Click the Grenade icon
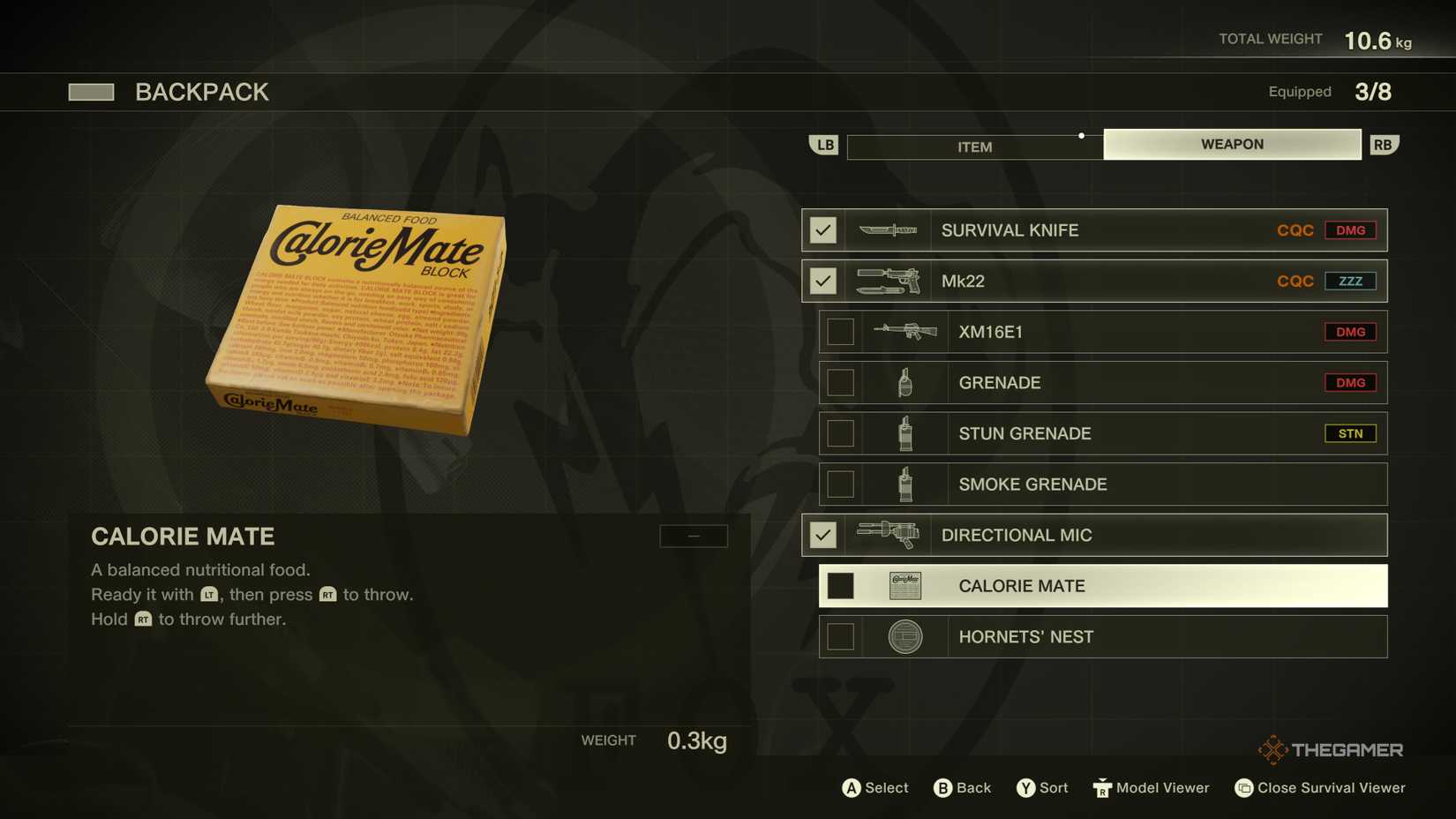1456x819 pixels. click(x=906, y=382)
